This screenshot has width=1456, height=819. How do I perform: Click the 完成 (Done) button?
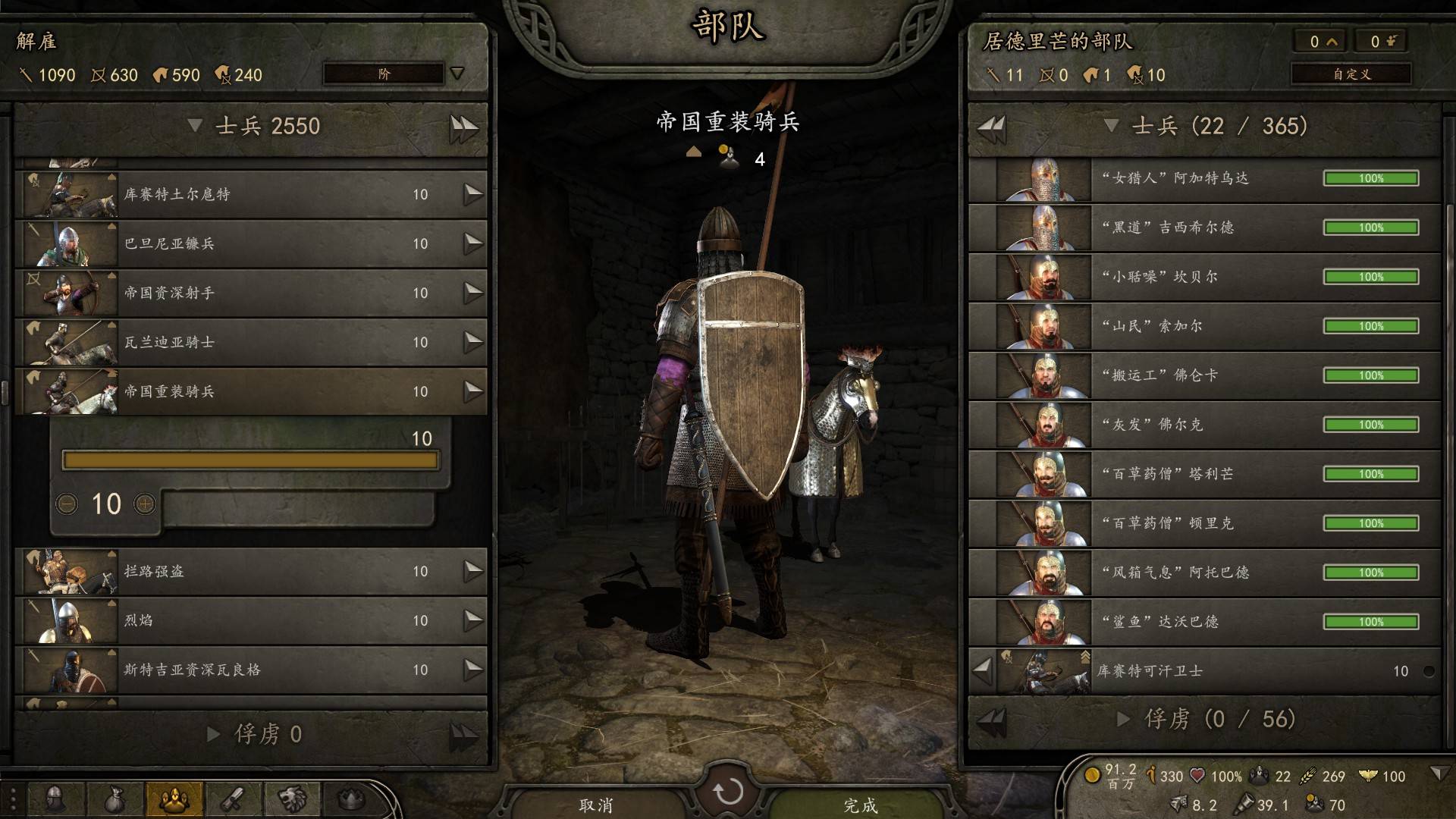tap(860, 804)
